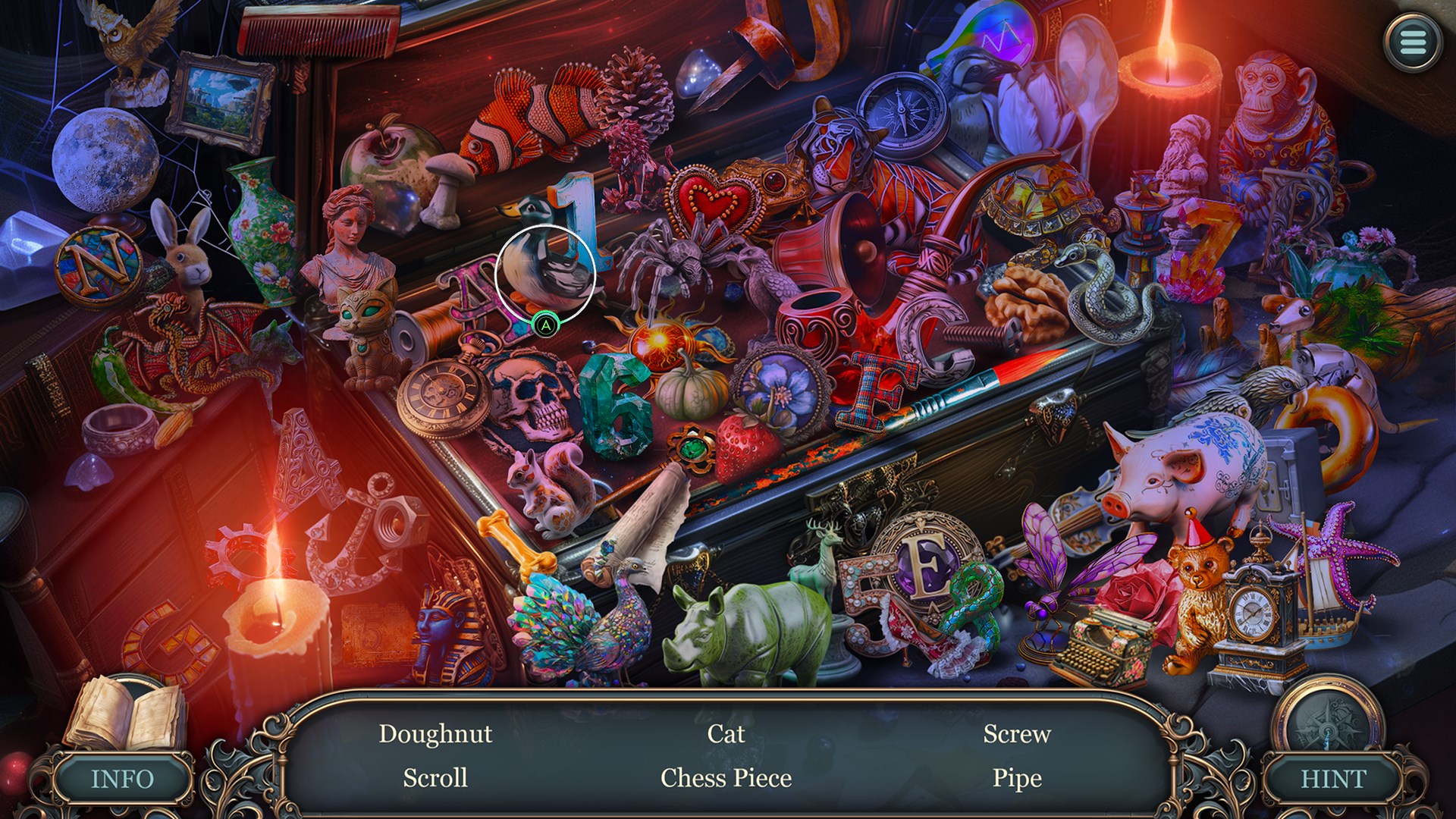The image size is (1456, 819).
Task: Select 'Doughnut' in the object list
Action: [435, 734]
